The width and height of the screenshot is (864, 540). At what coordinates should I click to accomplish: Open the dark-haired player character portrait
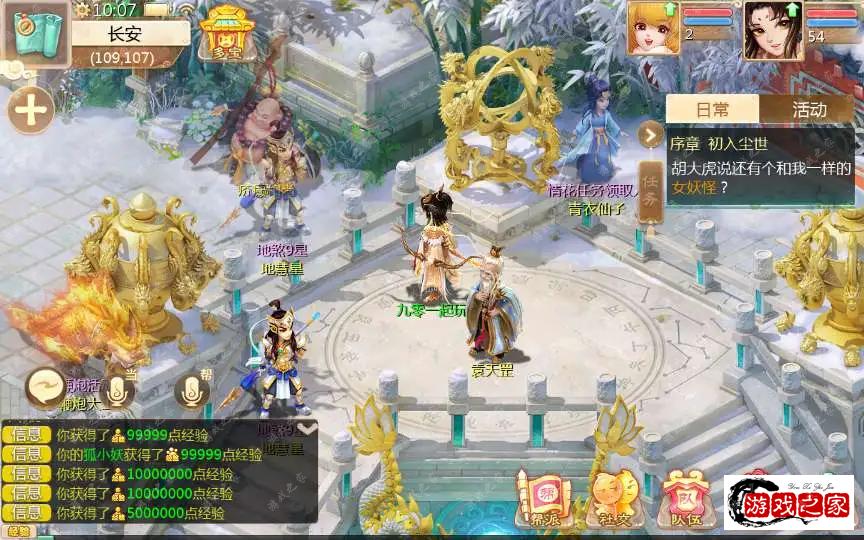pyautogui.click(x=772, y=28)
